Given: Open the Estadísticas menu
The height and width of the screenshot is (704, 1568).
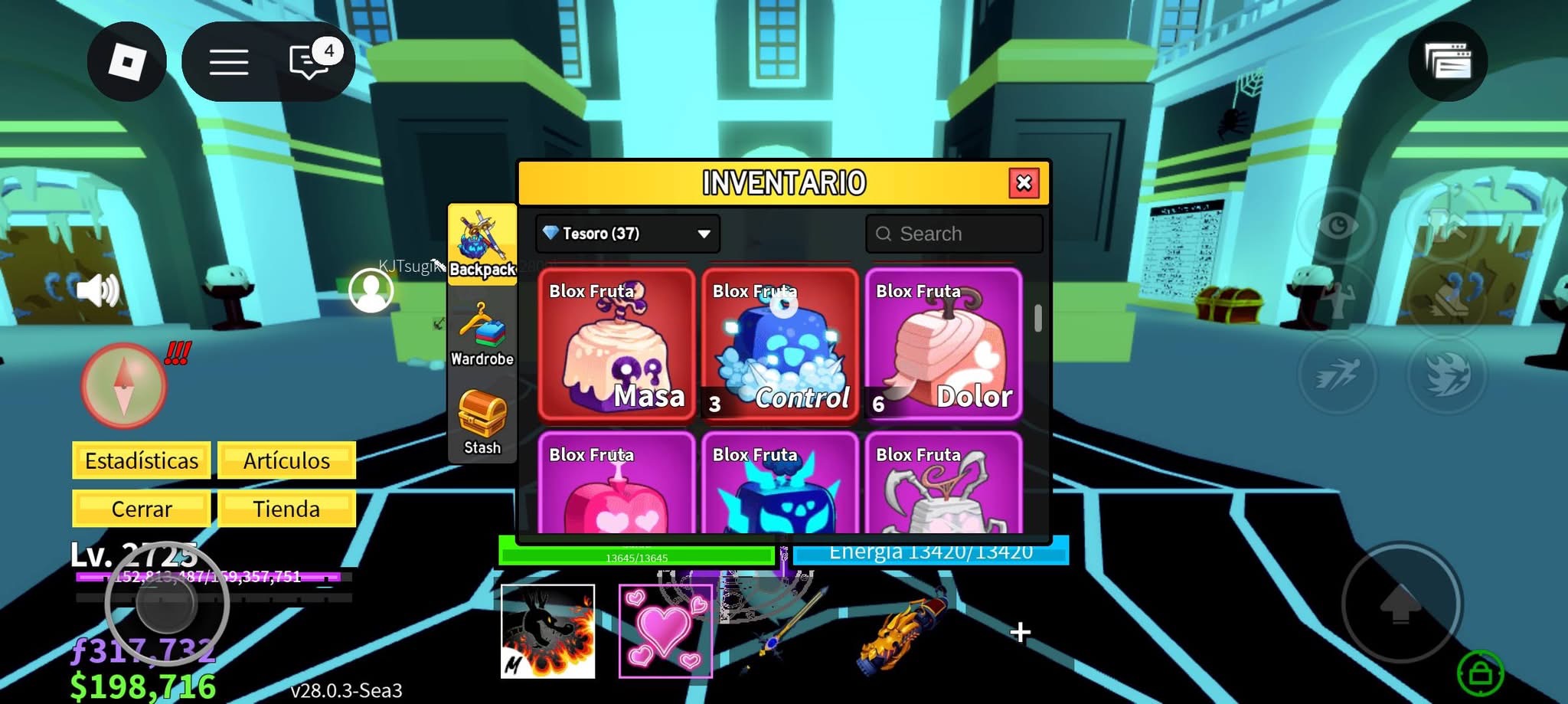Looking at the screenshot, I should pos(142,460).
